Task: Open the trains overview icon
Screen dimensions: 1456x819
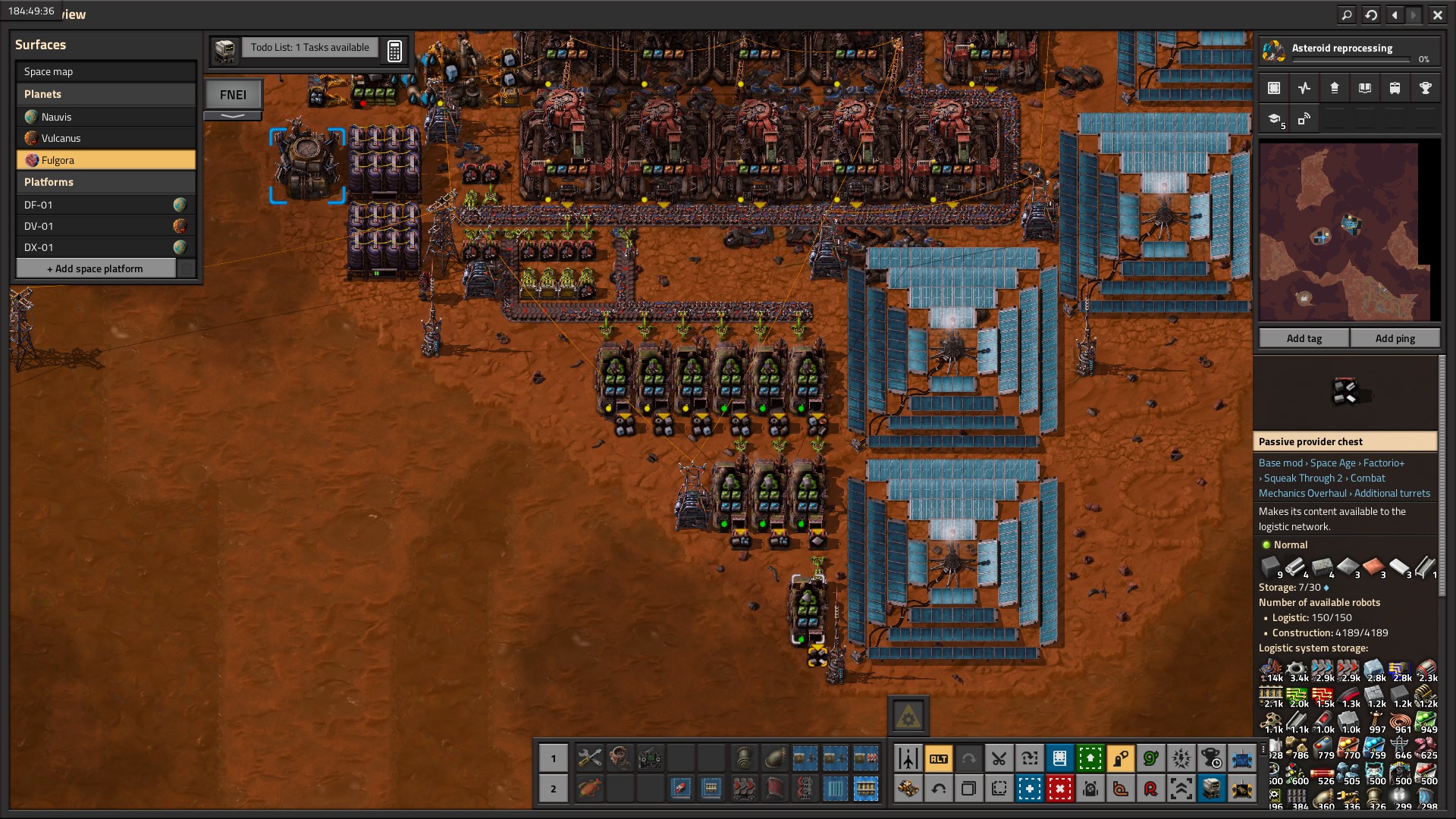Action: pos(1395,88)
